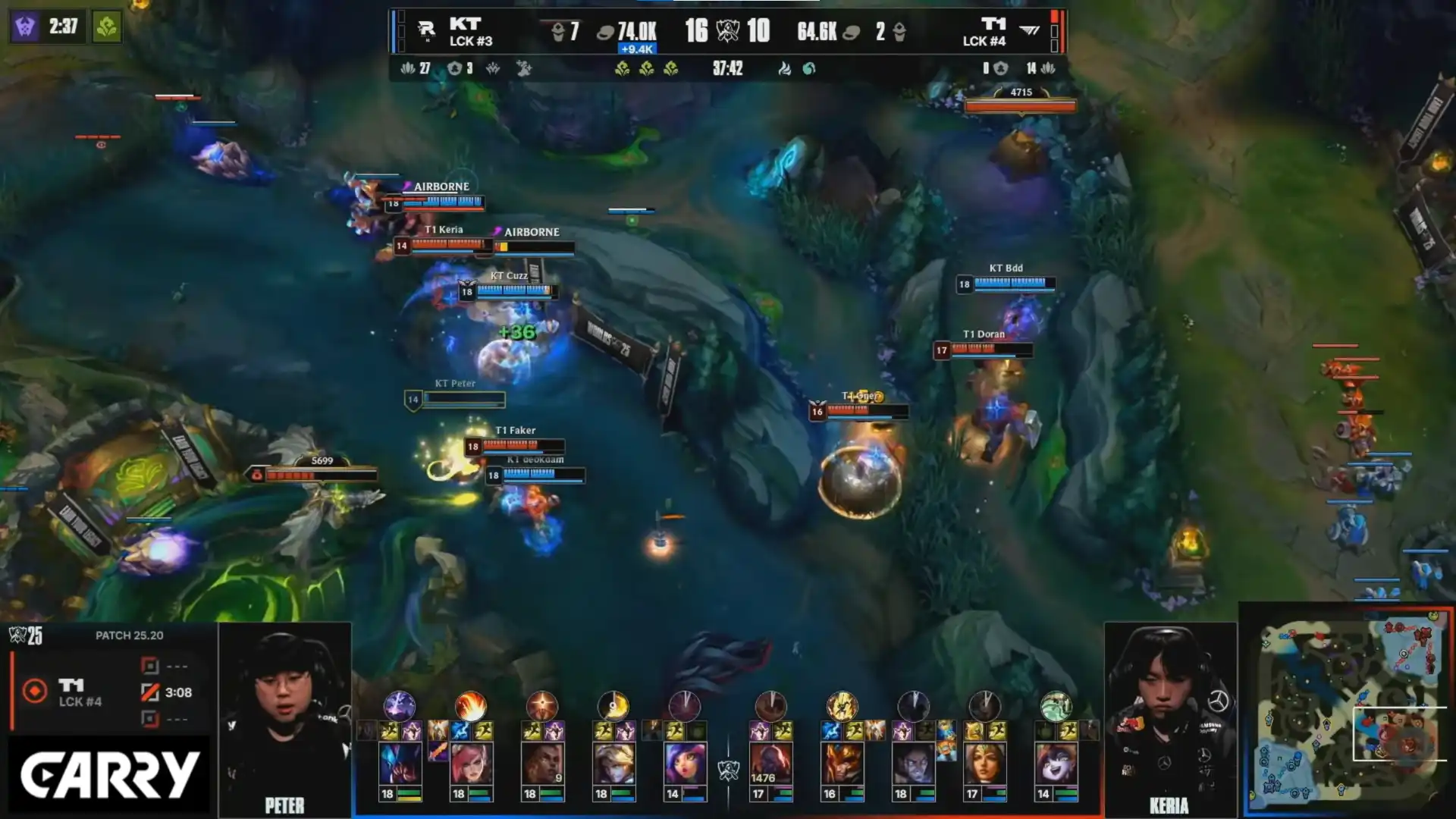This screenshot has width=1456, height=819.
Task: Select the pink-haired Vi champion portrait
Action: [x=471, y=763]
